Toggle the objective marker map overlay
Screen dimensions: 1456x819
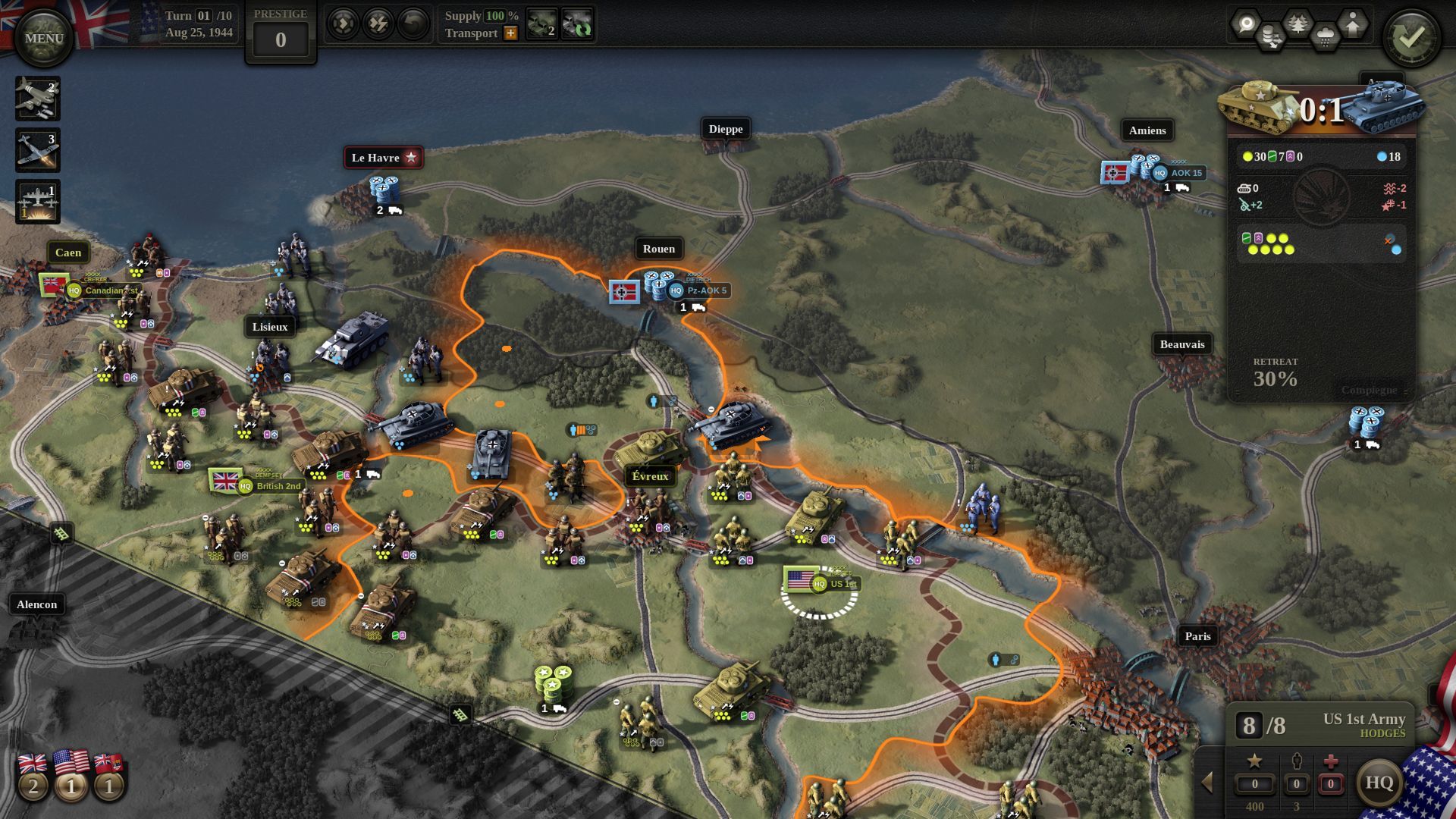click(1246, 24)
